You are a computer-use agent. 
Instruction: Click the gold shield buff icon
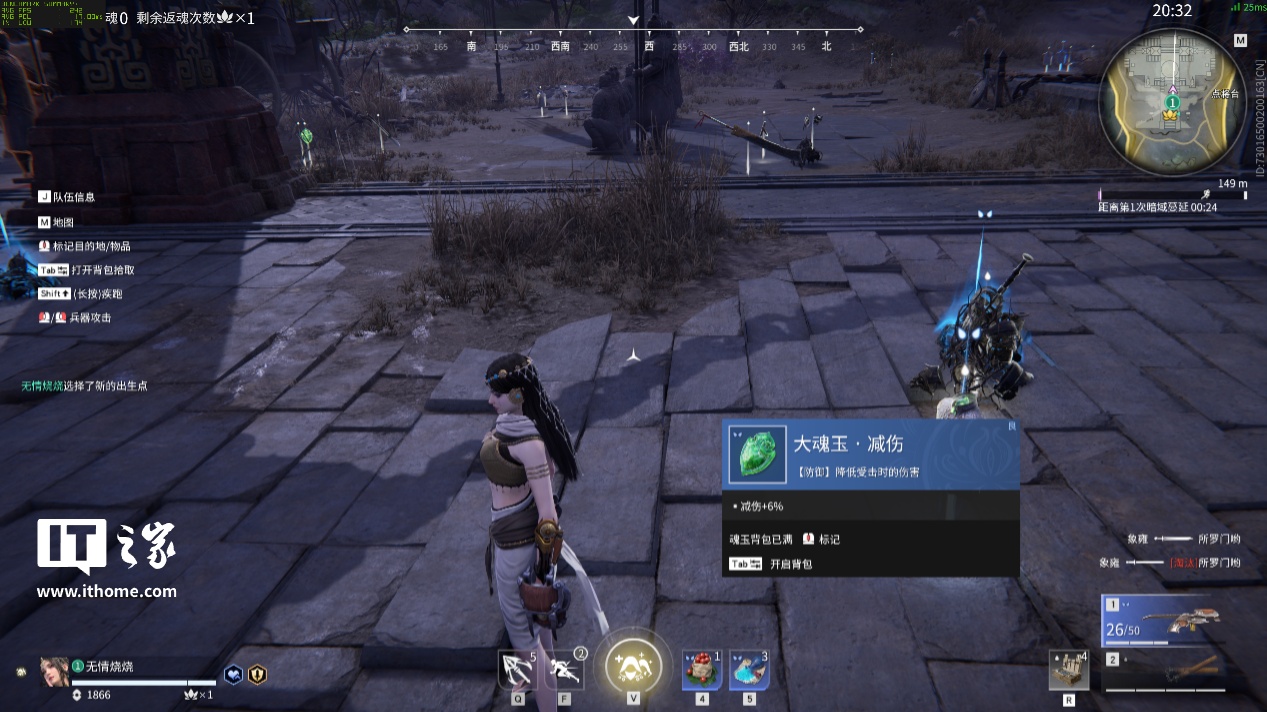(x=257, y=675)
